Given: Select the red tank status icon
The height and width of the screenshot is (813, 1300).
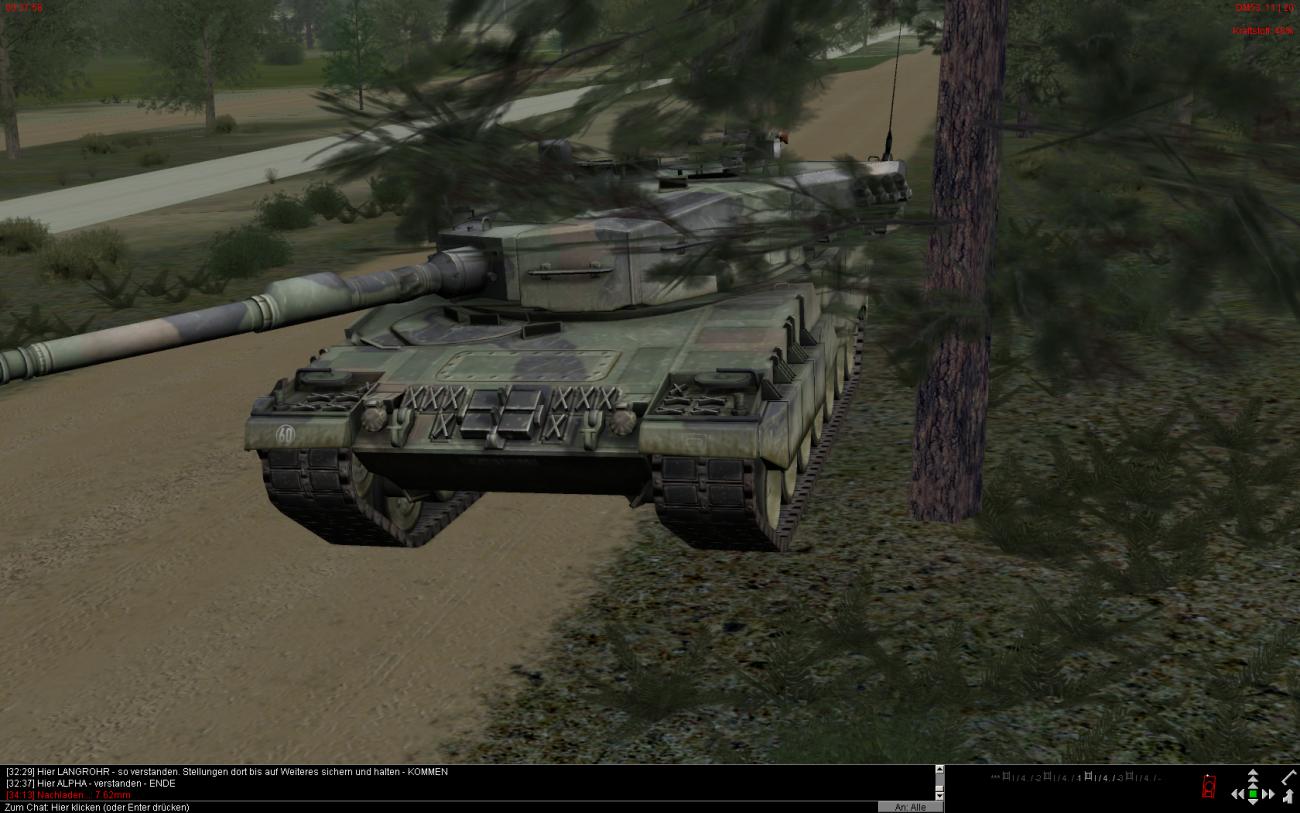Looking at the screenshot, I should point(1209,787).
